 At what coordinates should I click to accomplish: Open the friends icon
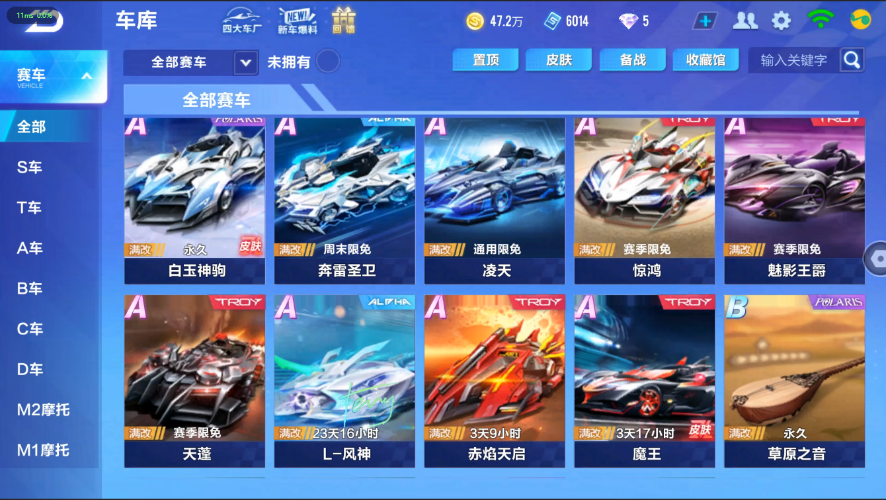tap(745, 21)
